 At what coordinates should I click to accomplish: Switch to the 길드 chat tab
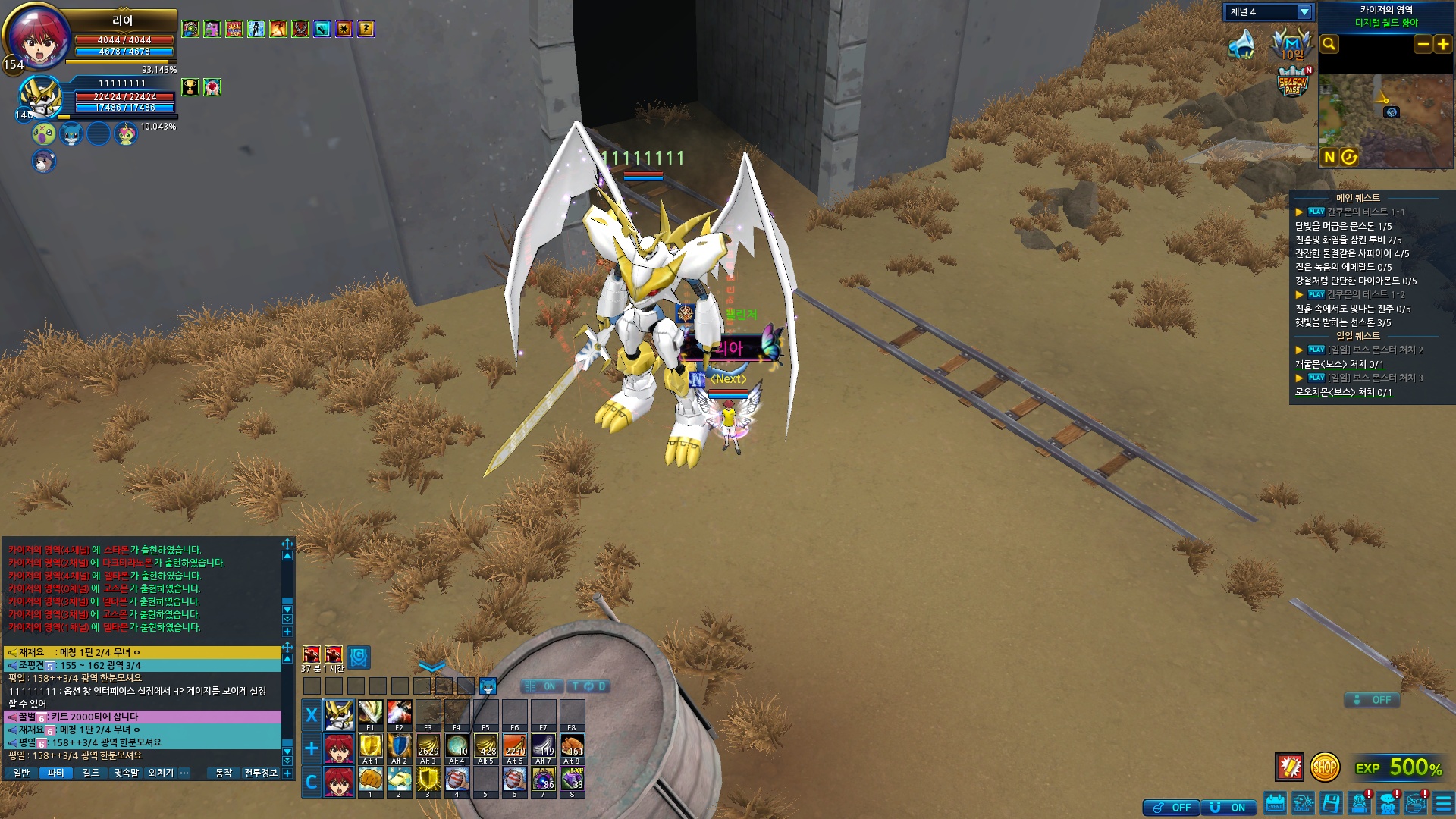(x=91, y=773)
